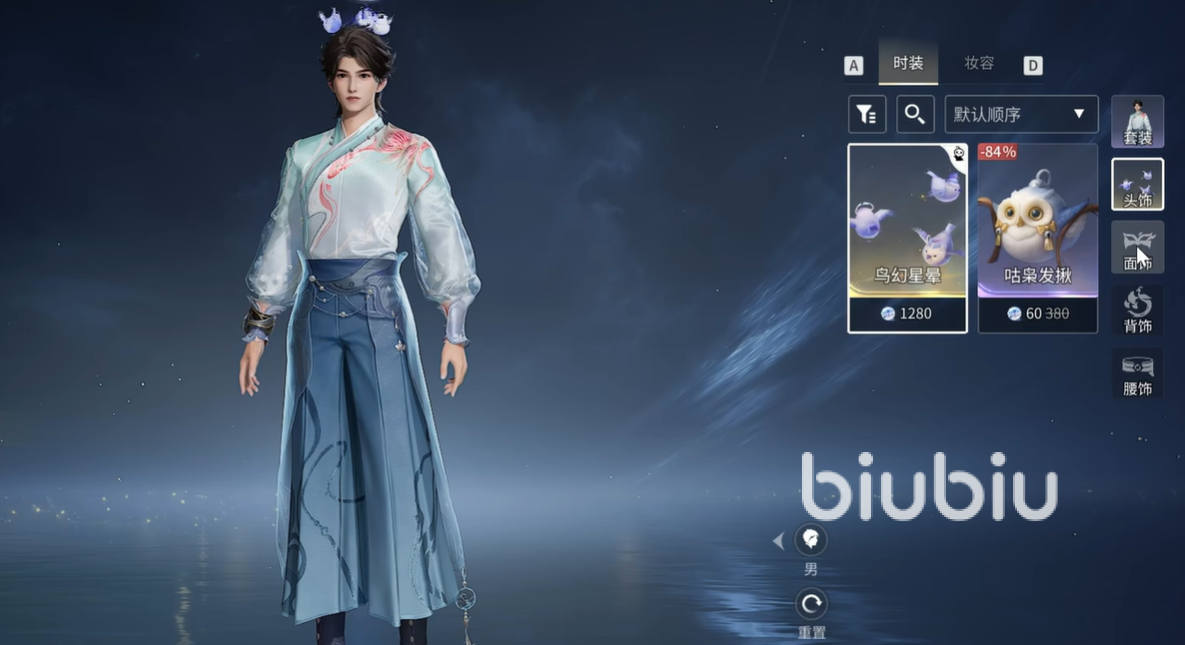The width and height of the screenshot is (1185, 645).
Task: Choose the 咕枭发揪 owl headwear item
Action: [1037, 238]
